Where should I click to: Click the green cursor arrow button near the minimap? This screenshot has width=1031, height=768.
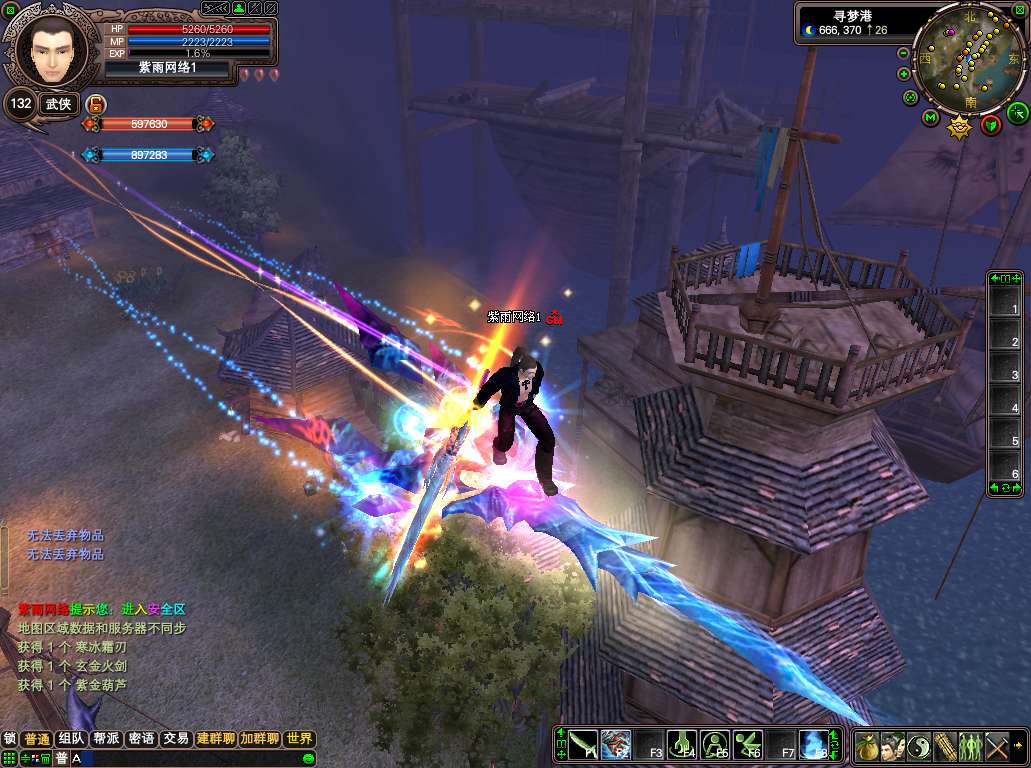(x=1017, y=111)
